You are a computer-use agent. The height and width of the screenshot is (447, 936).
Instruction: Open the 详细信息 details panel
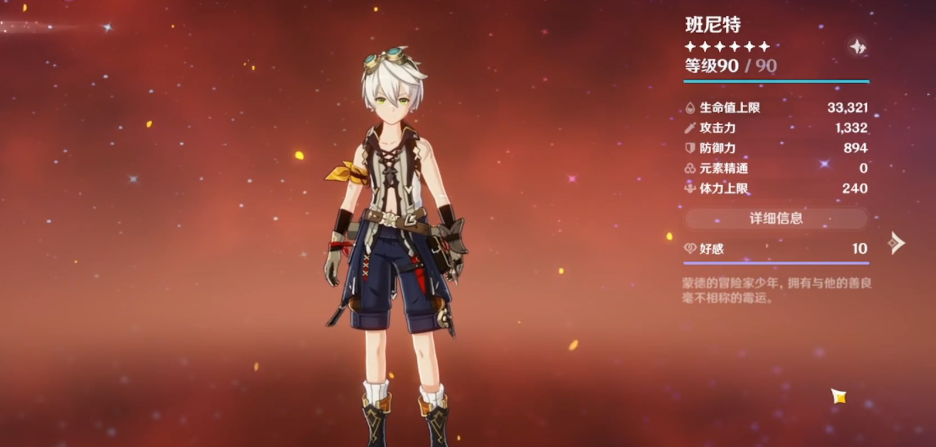tap(776, 217)
